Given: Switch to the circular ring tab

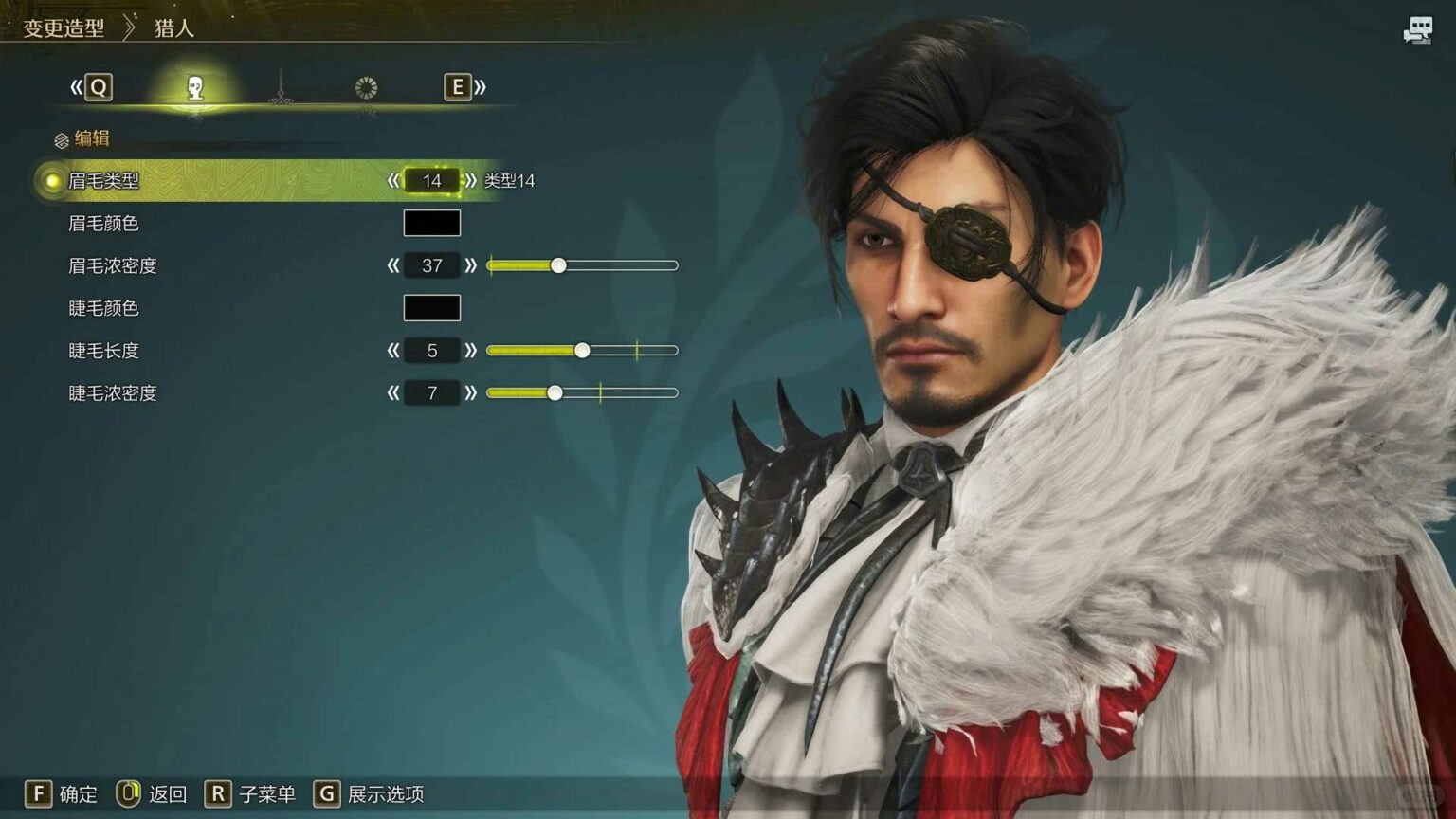Looking at the screenshot, I should 366,88.
